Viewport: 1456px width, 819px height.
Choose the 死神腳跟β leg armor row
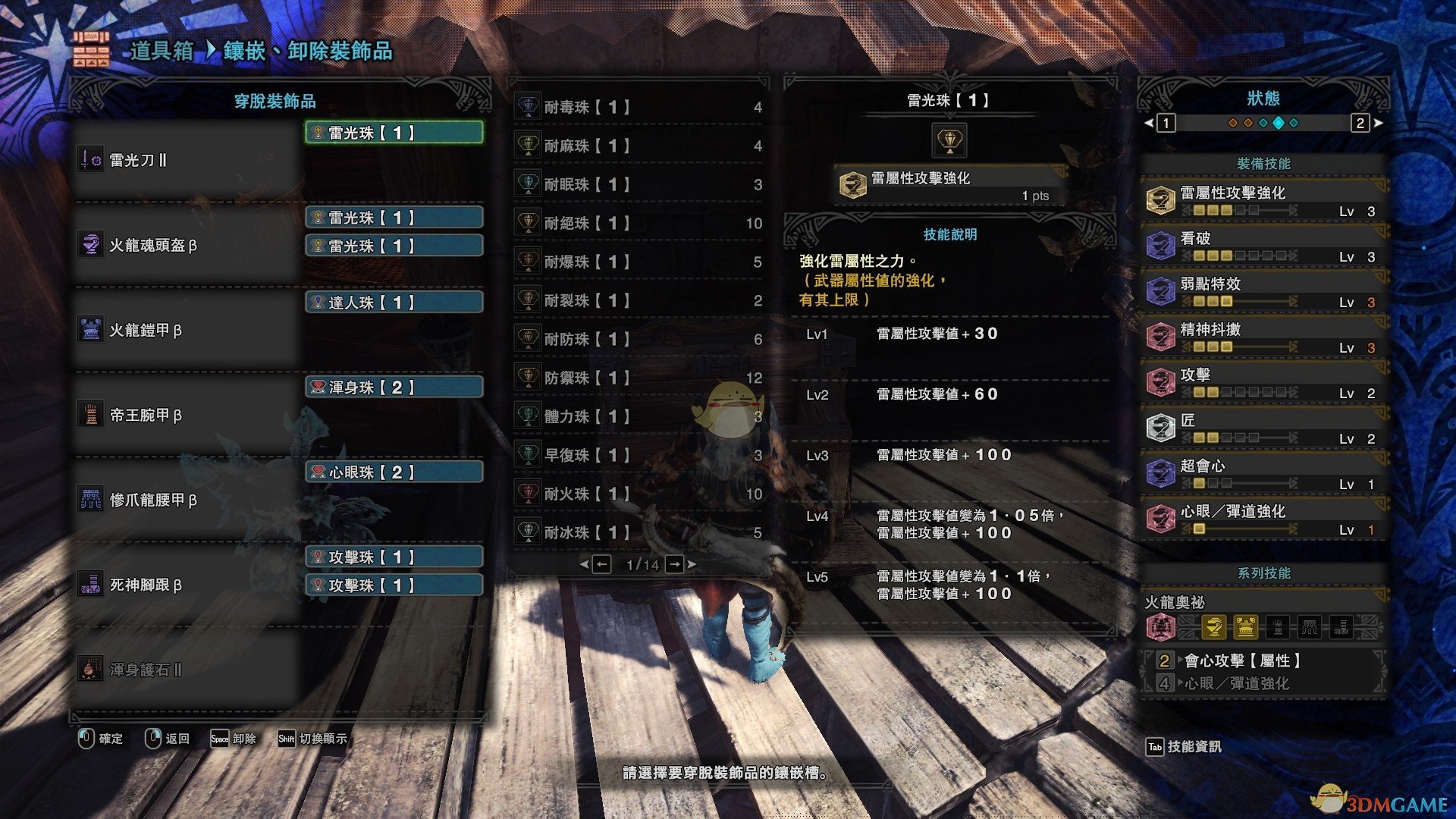tap(186, 585)
